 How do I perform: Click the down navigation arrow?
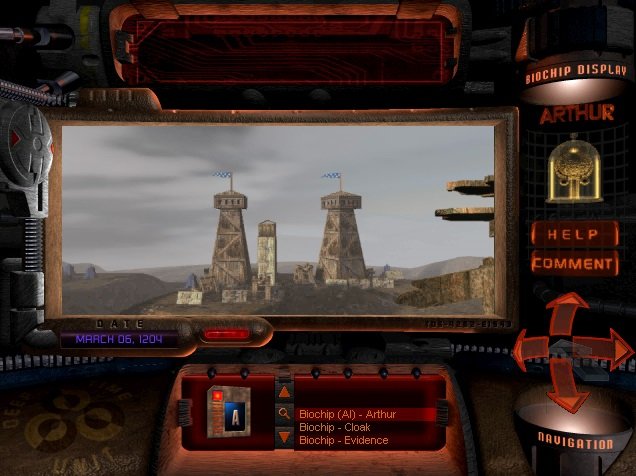[x=573, y=390]
